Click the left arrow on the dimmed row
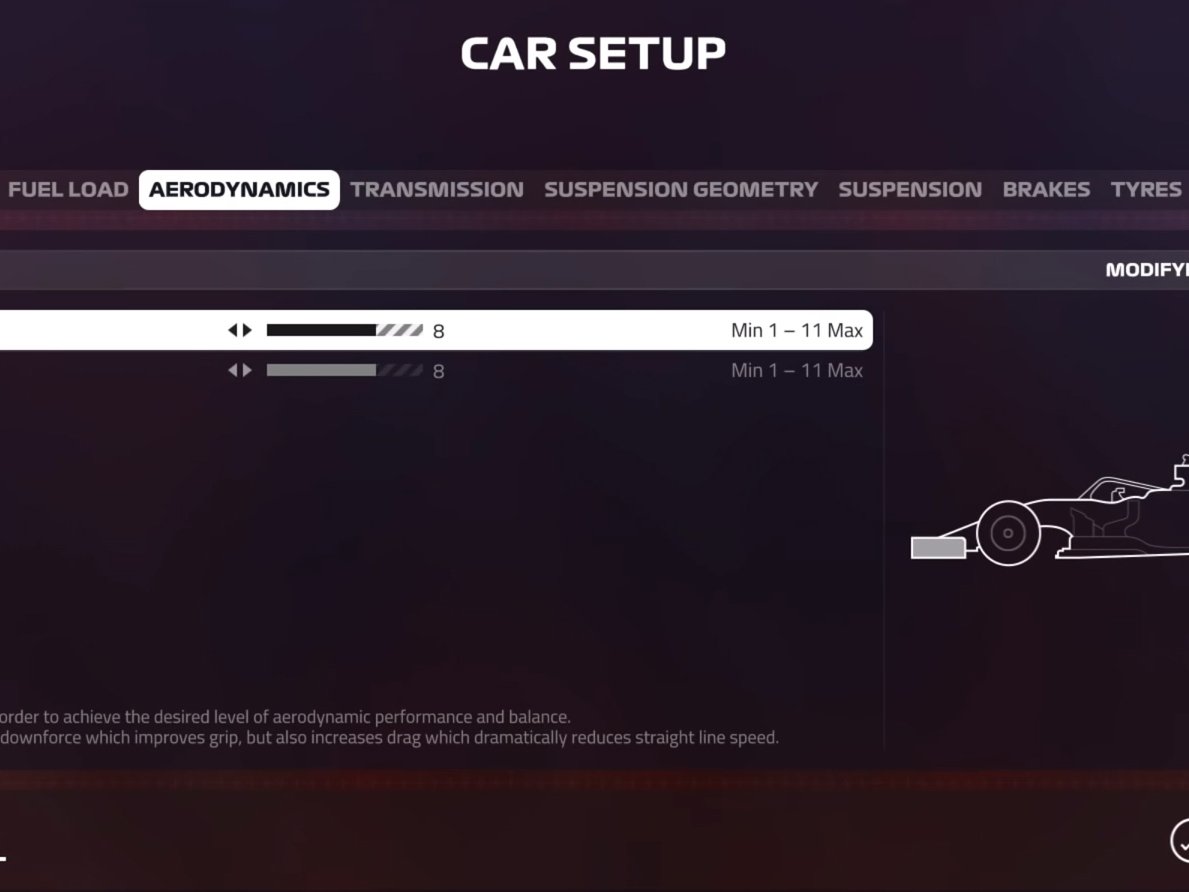Viewport: 1189px width, 892px height. tap(233, 370)
